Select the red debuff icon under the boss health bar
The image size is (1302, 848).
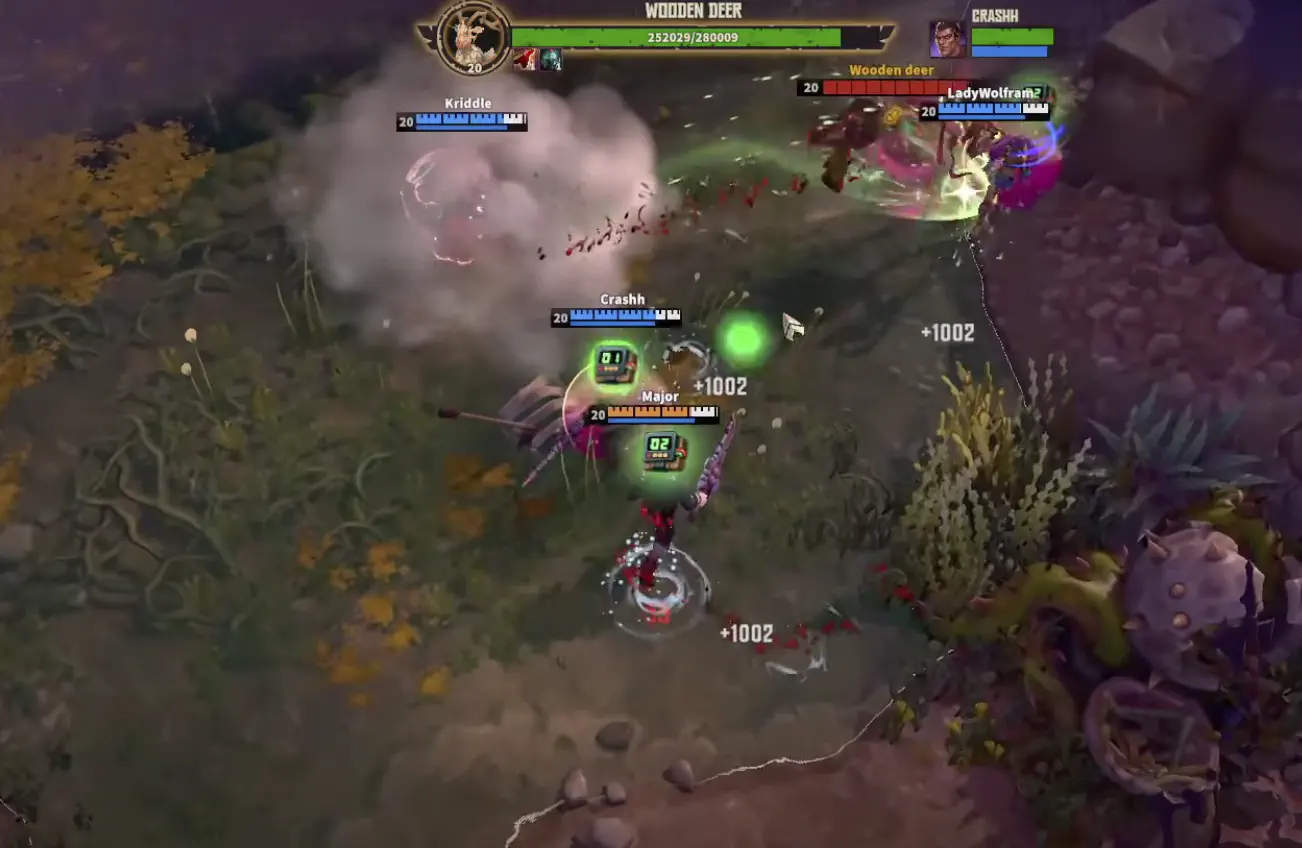(524, 59)
